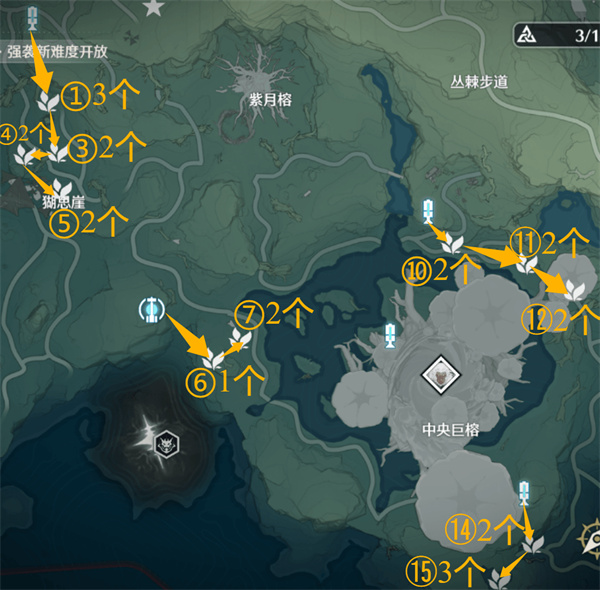Click the plant marker labeled ⑩
The height and width of the screenshot is (590, 600).
click(454, 243)
